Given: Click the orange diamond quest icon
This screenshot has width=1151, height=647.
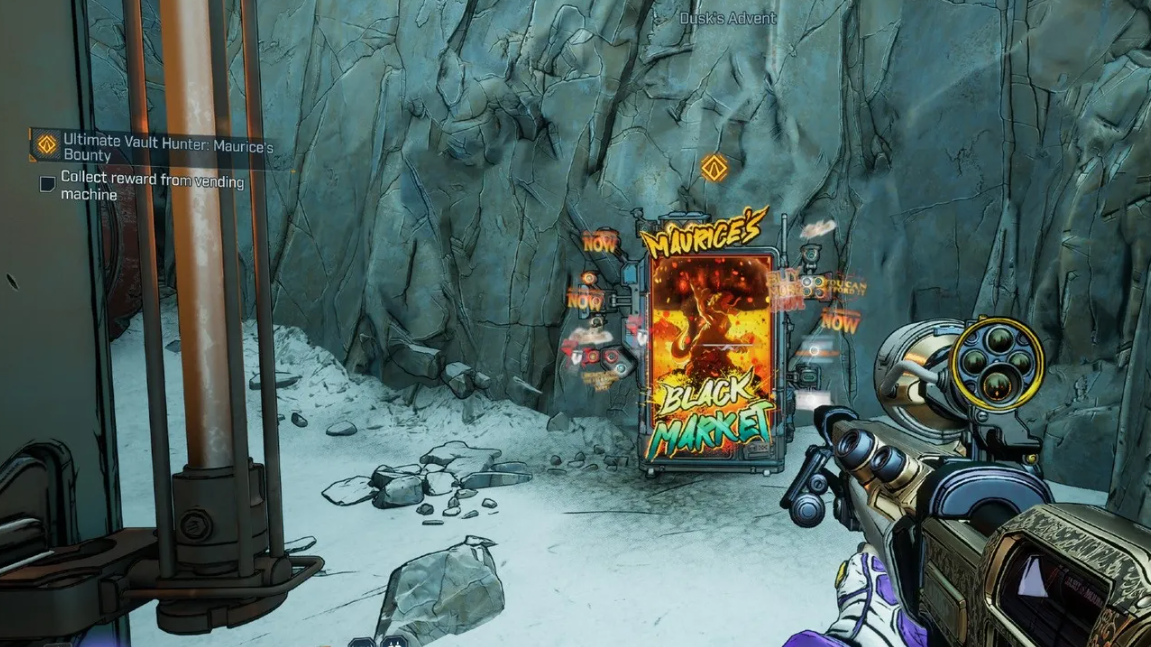Looking at the screenshot, I should tap(46, 145).
